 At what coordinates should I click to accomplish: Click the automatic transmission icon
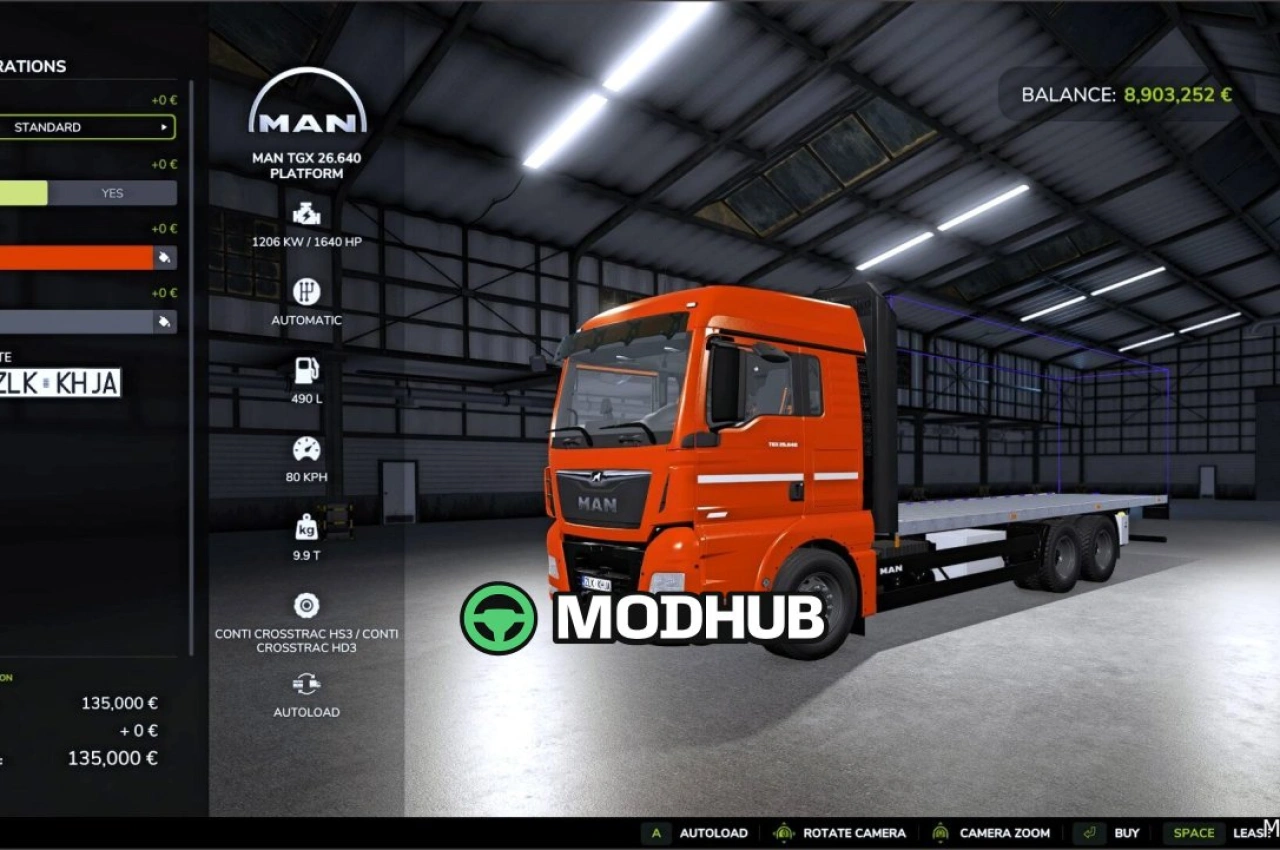tap(305, 291)
